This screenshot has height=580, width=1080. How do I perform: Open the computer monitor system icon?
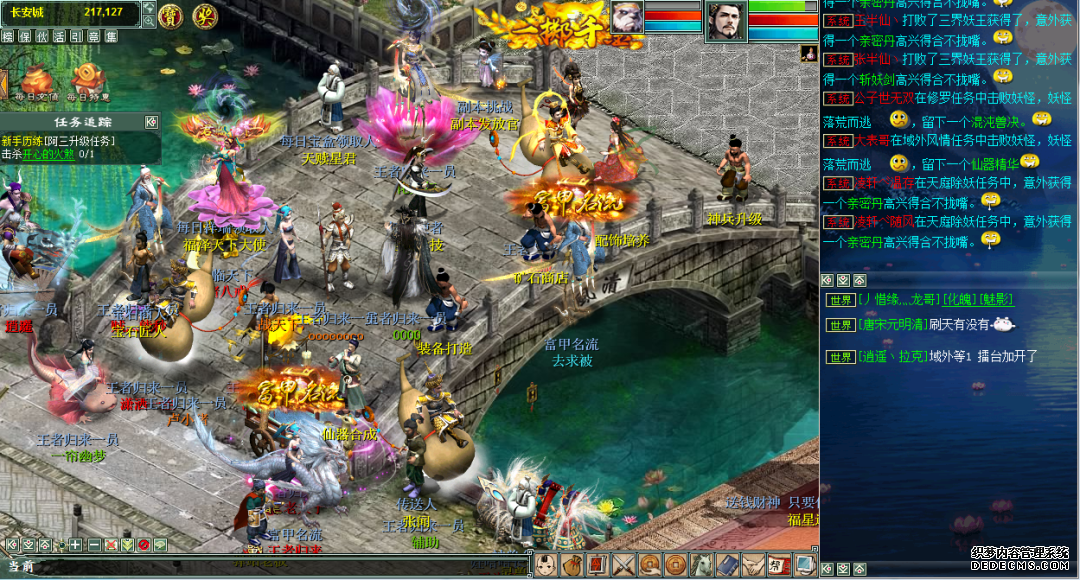(x=805, y=565)
